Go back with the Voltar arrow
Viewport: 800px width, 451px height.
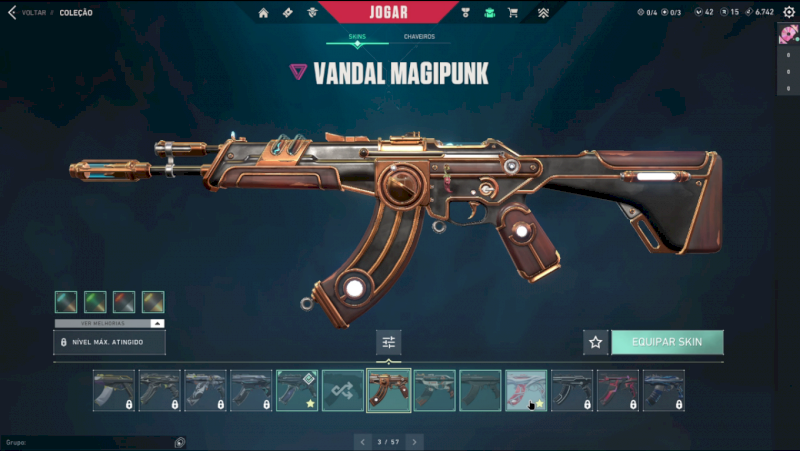point(12,13)
